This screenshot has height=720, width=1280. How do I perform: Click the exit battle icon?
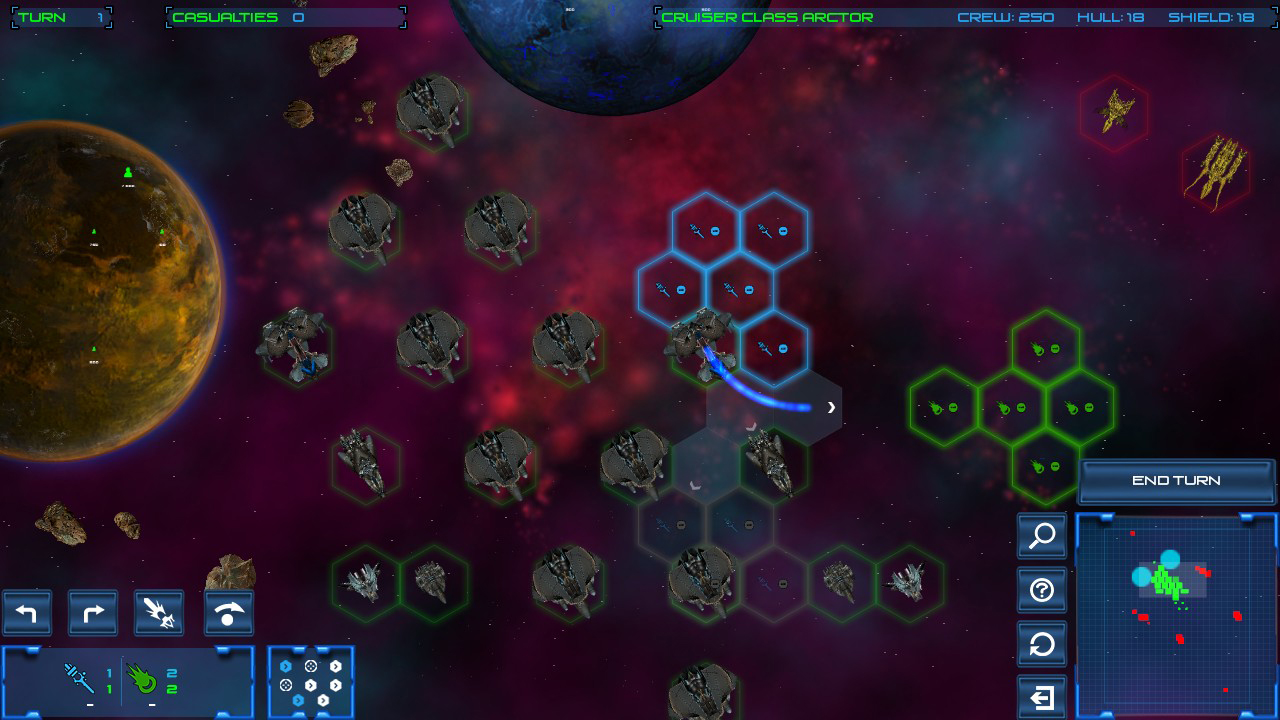tap(1041, 695)
